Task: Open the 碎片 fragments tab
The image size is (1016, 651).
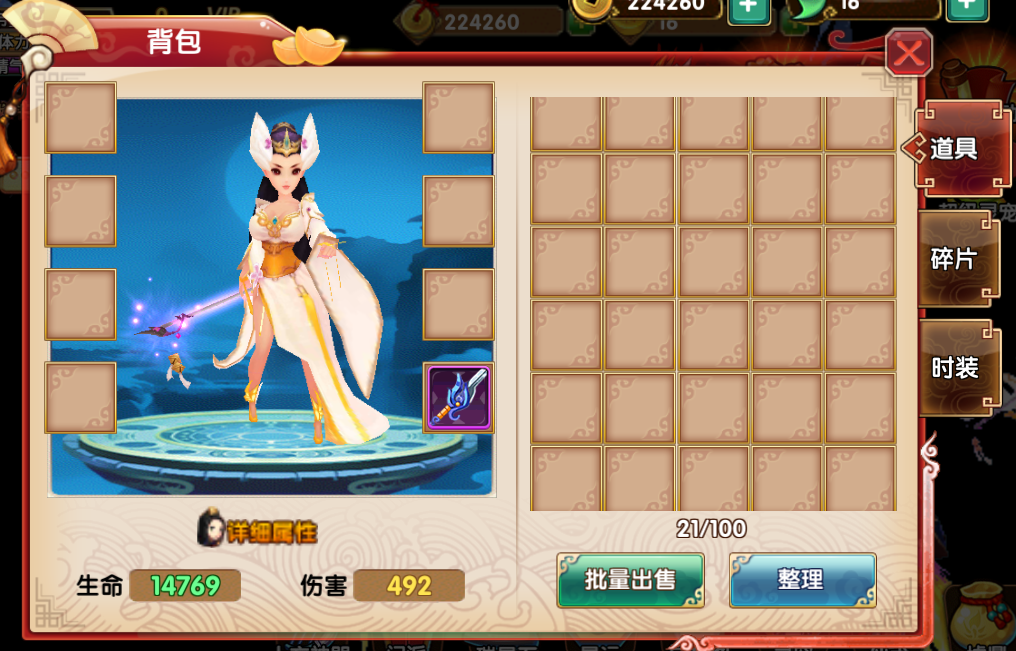Action: click(955, 258)
